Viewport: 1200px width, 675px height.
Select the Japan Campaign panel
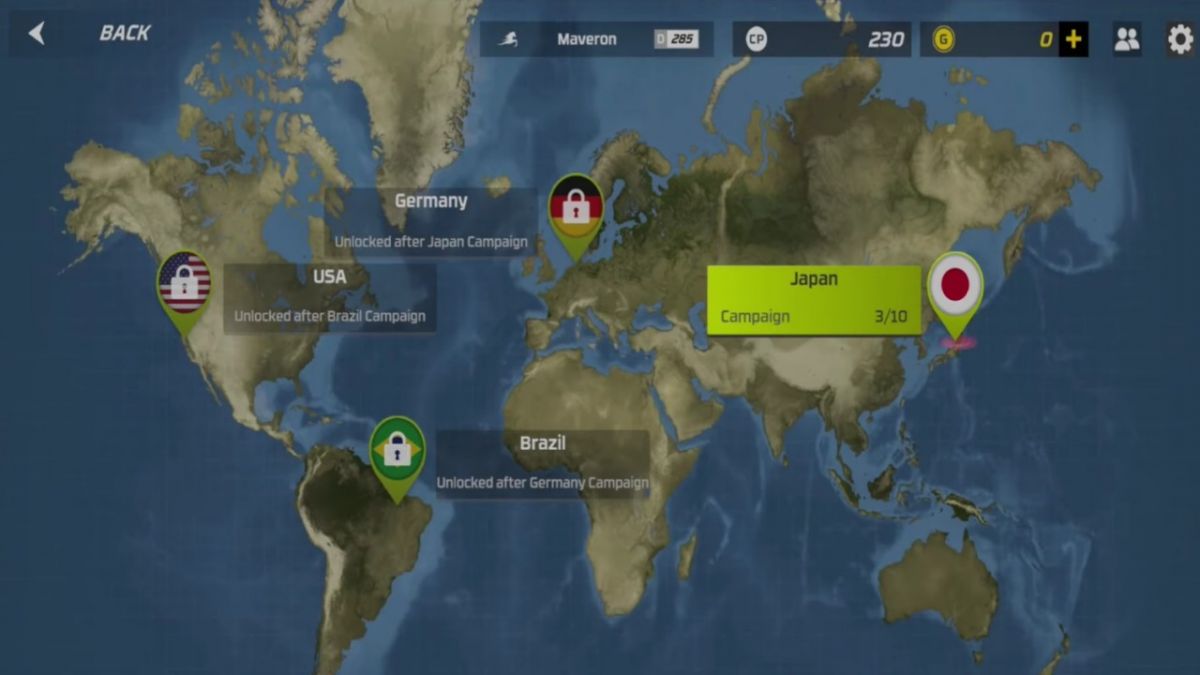point(814,299)
